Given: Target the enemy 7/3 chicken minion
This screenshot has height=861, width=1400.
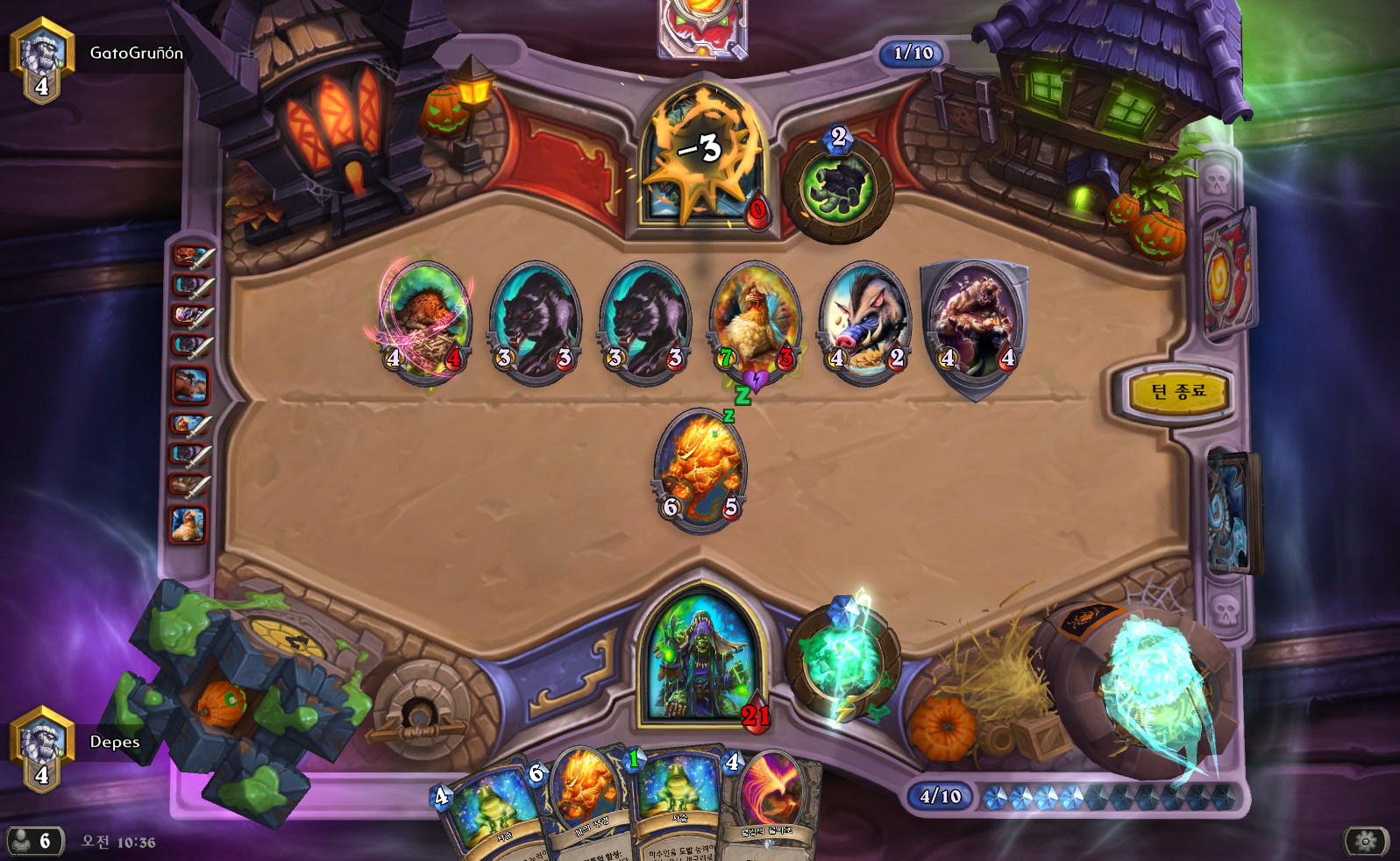Looking at the screenshot, I should tap(756, 320).
